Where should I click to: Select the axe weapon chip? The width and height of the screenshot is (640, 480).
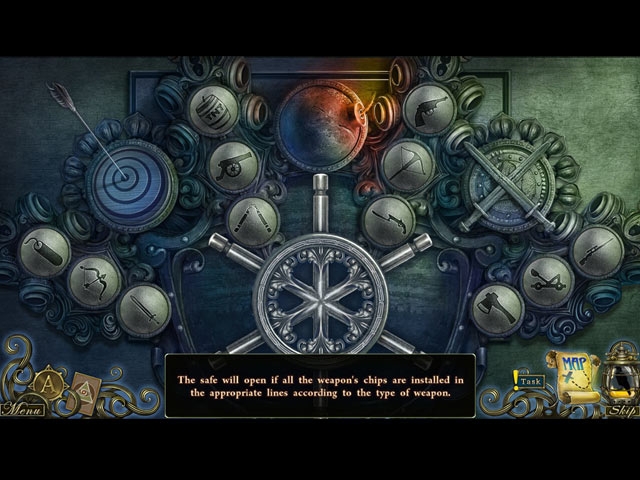(498, 307)
